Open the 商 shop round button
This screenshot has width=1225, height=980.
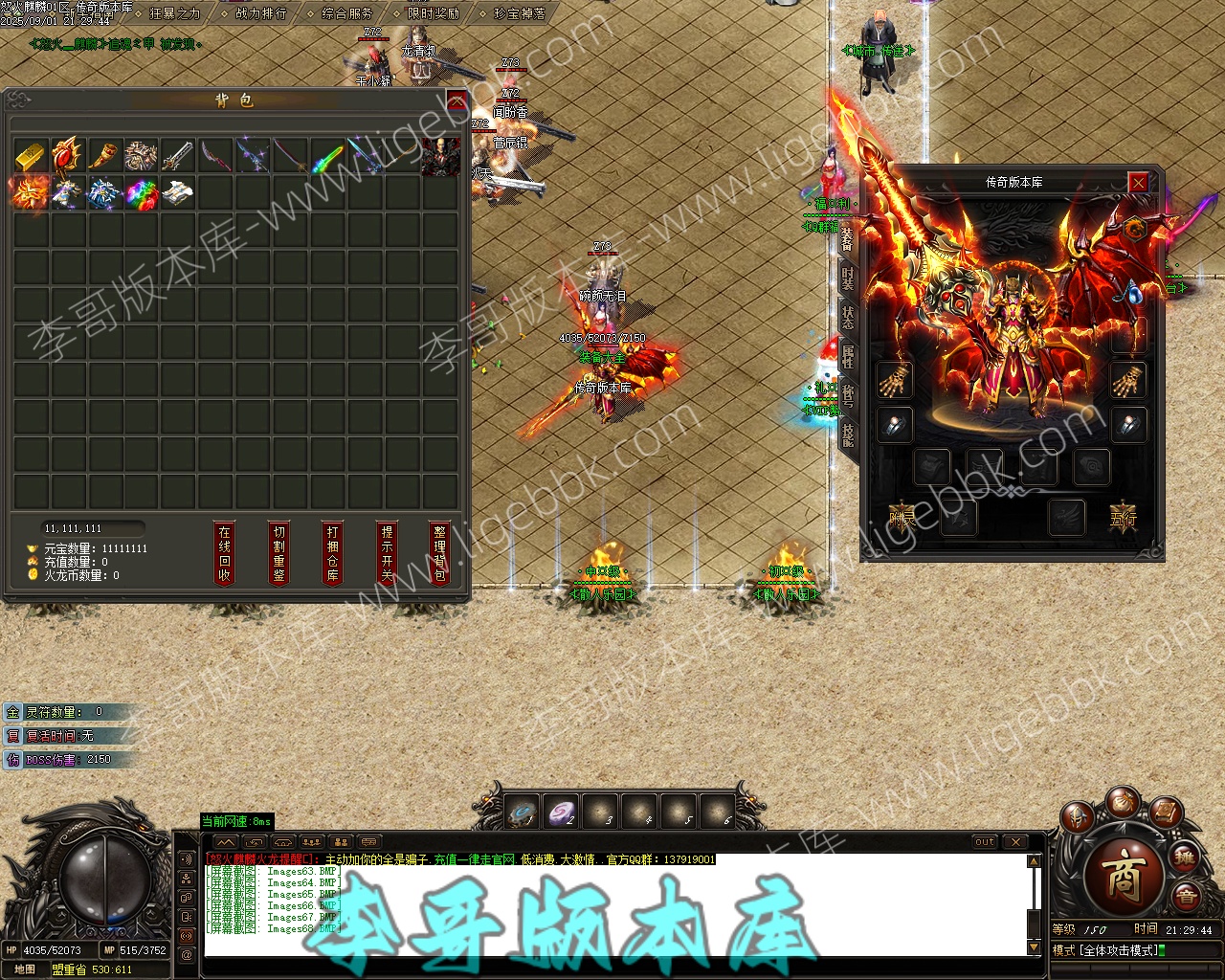pyautogui.click(x=1123, y=877)
